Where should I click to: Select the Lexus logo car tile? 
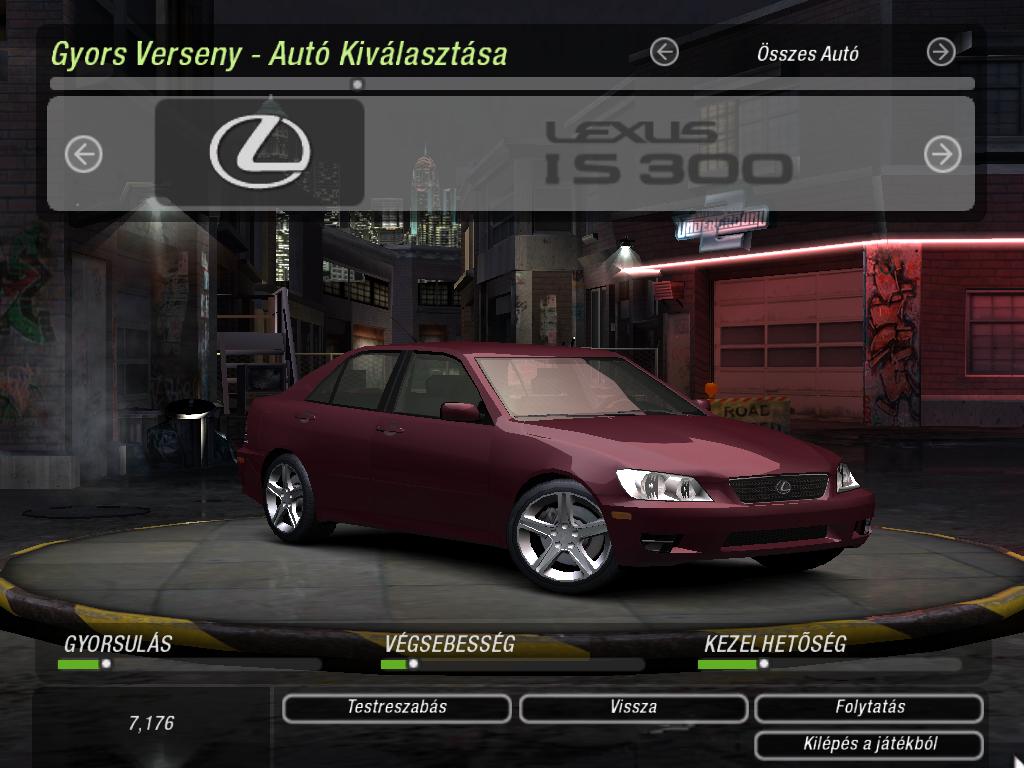coord(260,152)
